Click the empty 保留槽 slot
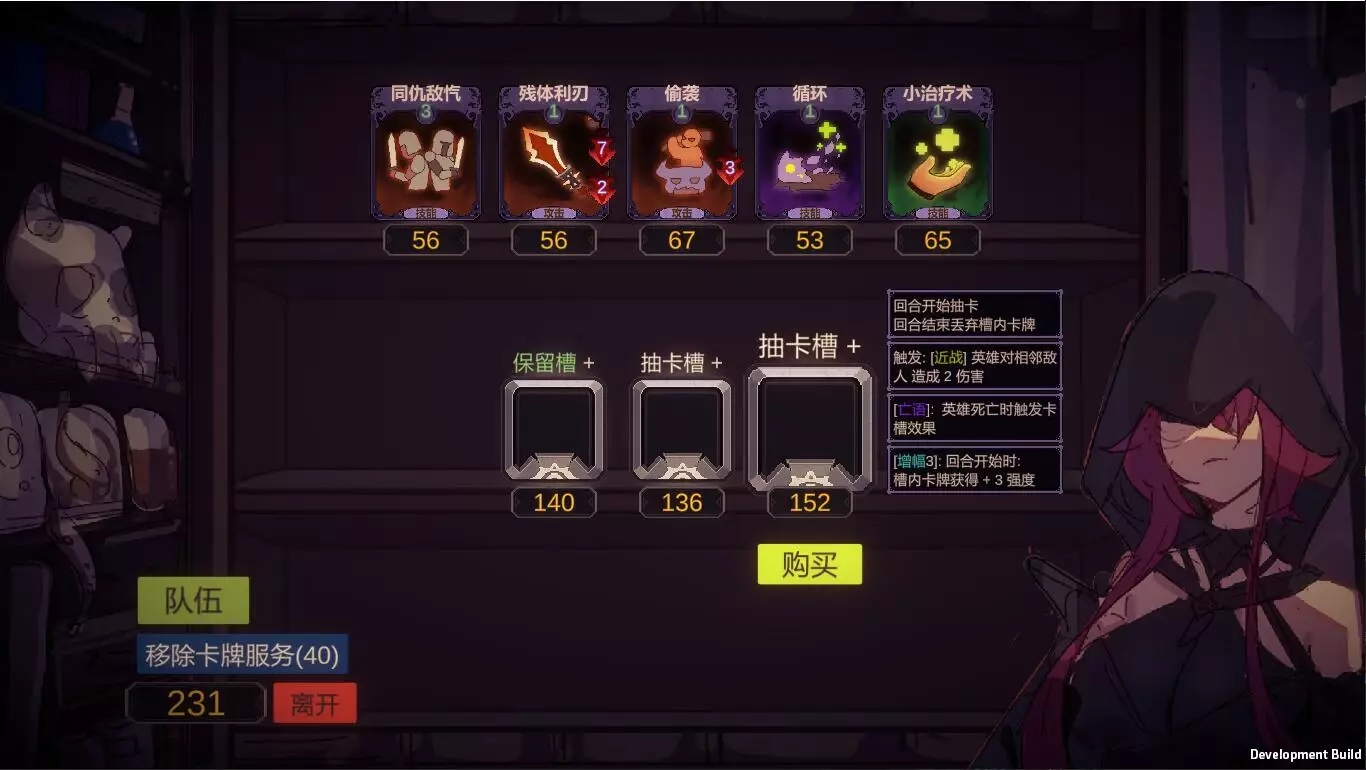1366x770 pixels. [554, 430]
